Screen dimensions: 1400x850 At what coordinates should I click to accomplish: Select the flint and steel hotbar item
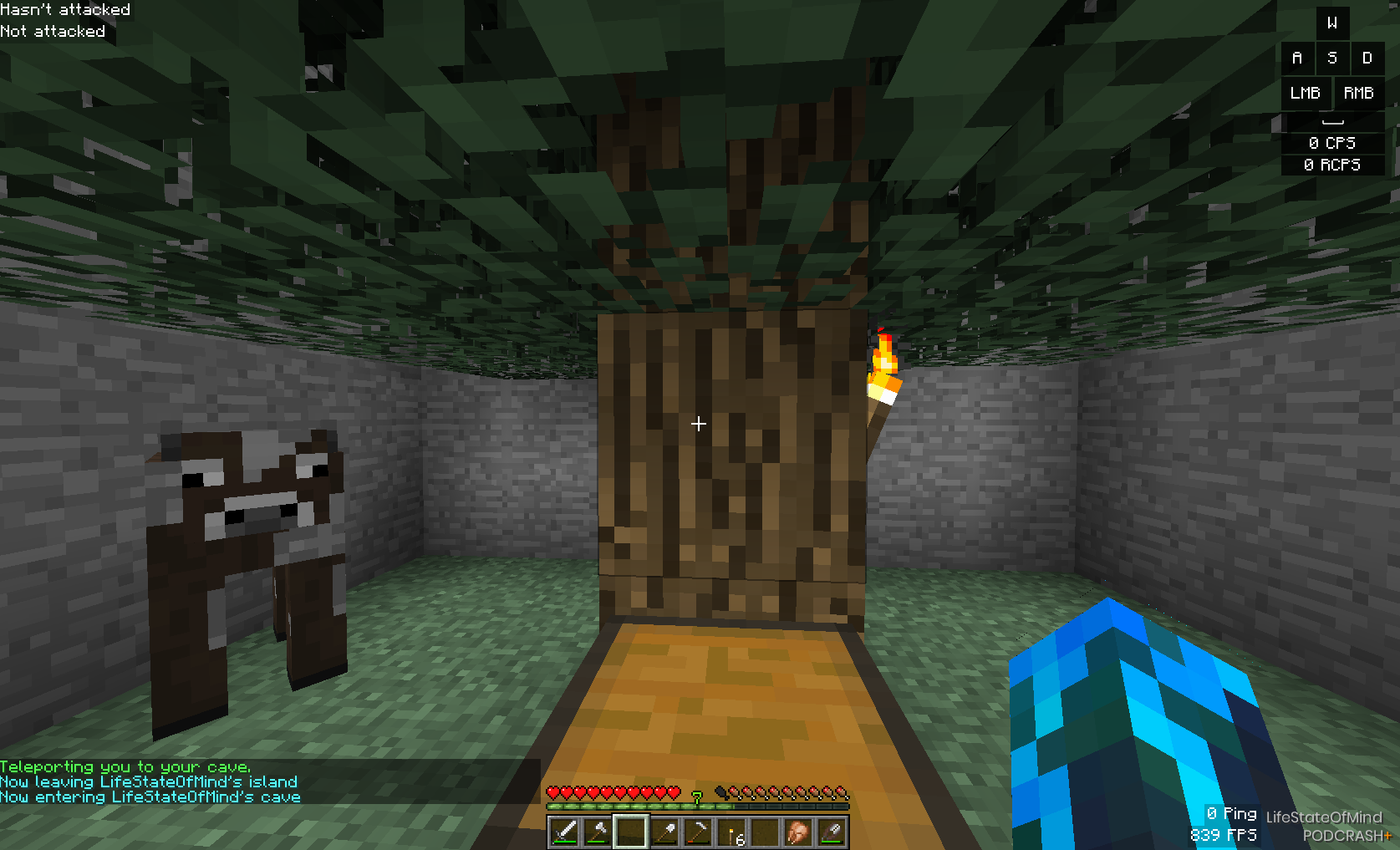(832, 832)
